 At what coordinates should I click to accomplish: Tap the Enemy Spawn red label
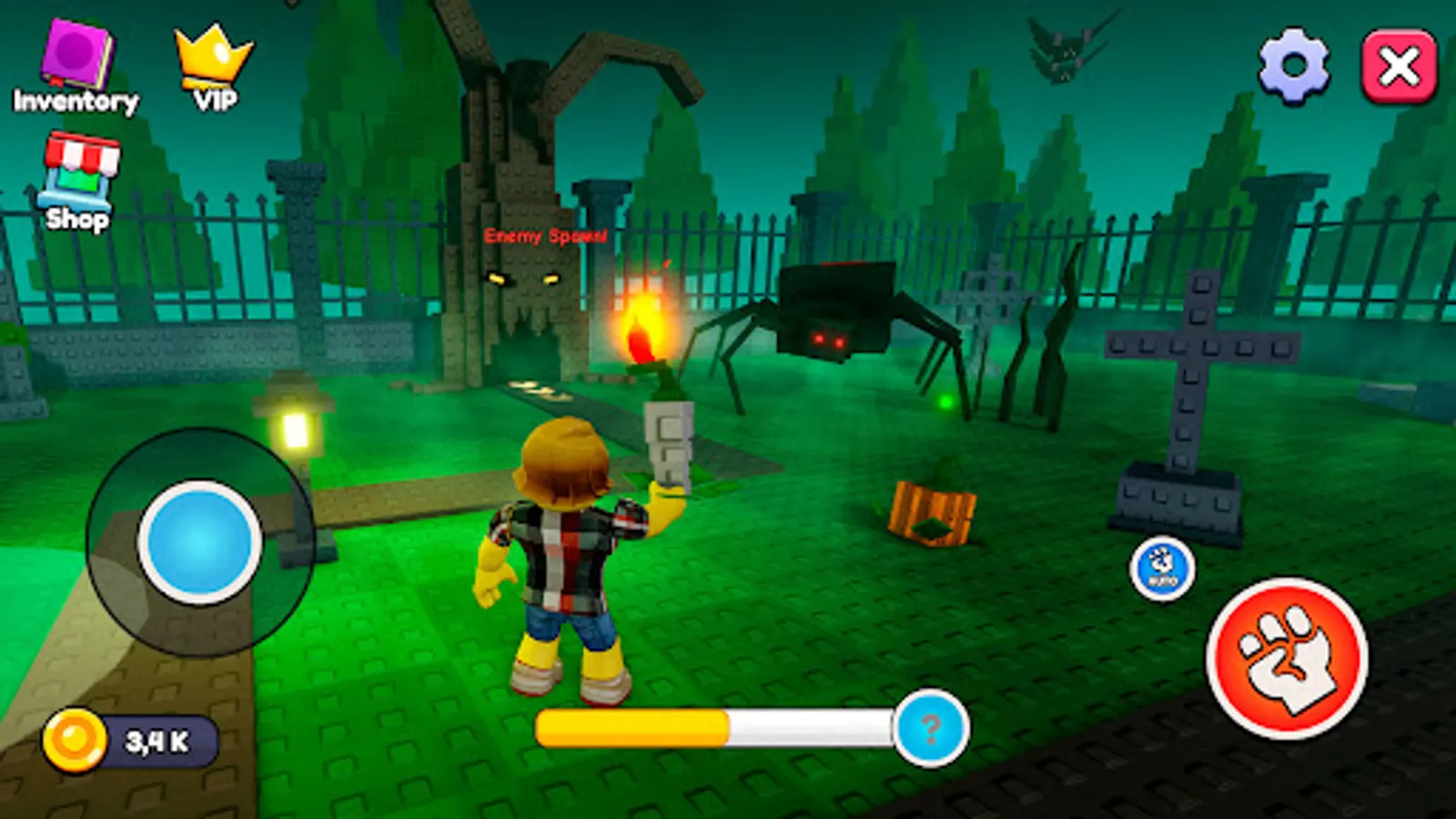544,236
